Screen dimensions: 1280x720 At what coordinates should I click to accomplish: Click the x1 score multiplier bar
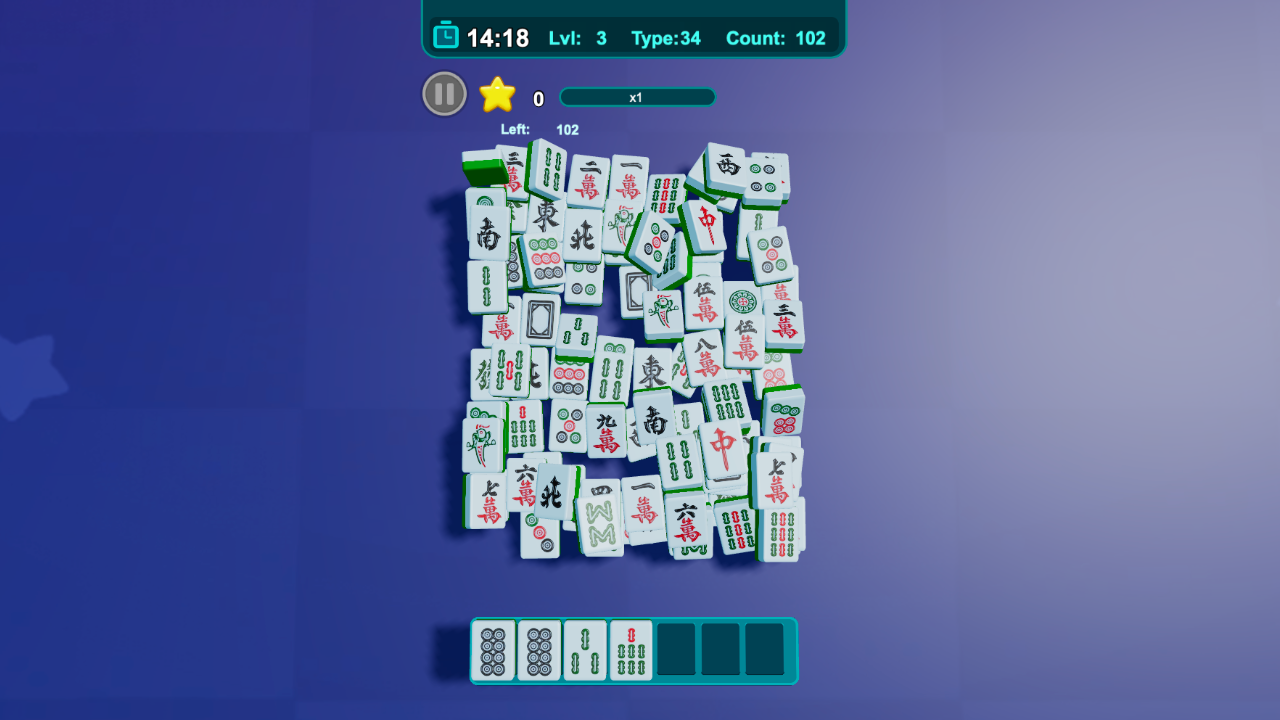637,97
